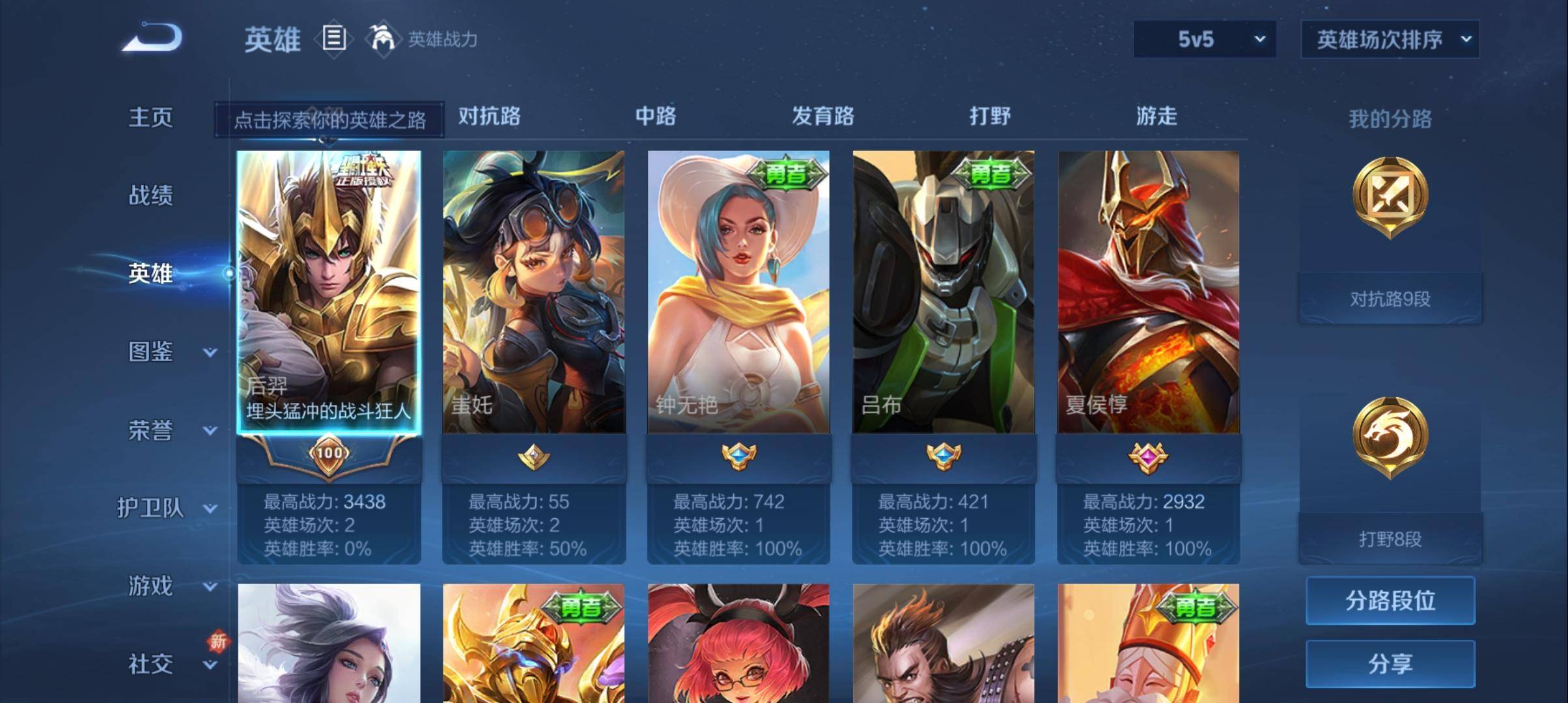Select the 发育路 tab

coord(823,117)
